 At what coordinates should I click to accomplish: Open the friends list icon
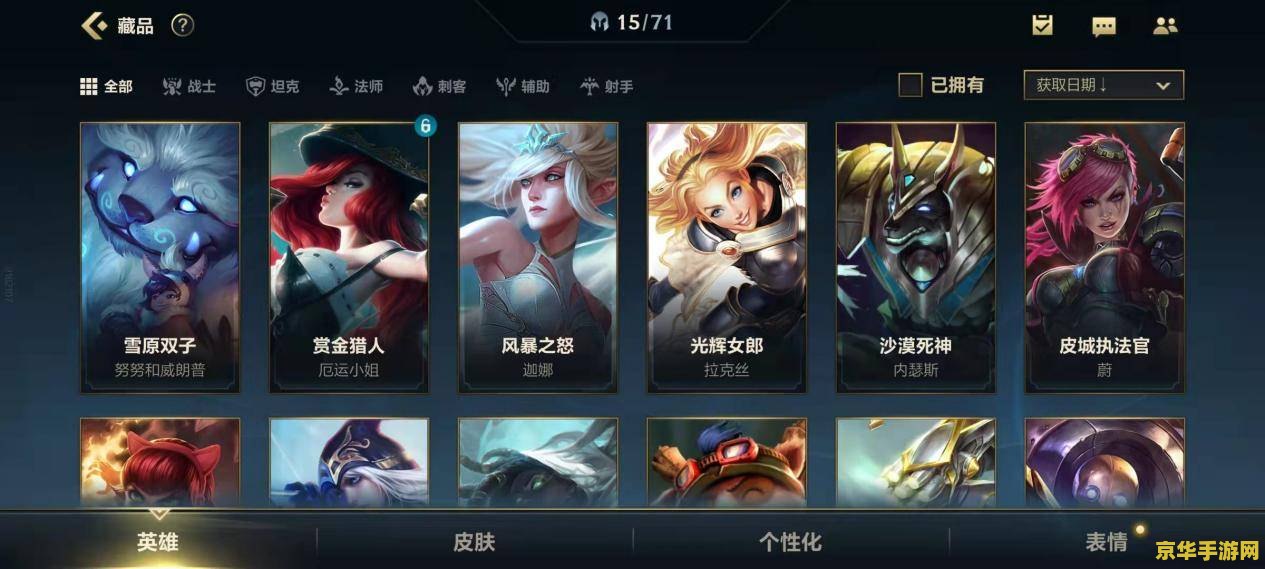click(x=1165, y=26)
